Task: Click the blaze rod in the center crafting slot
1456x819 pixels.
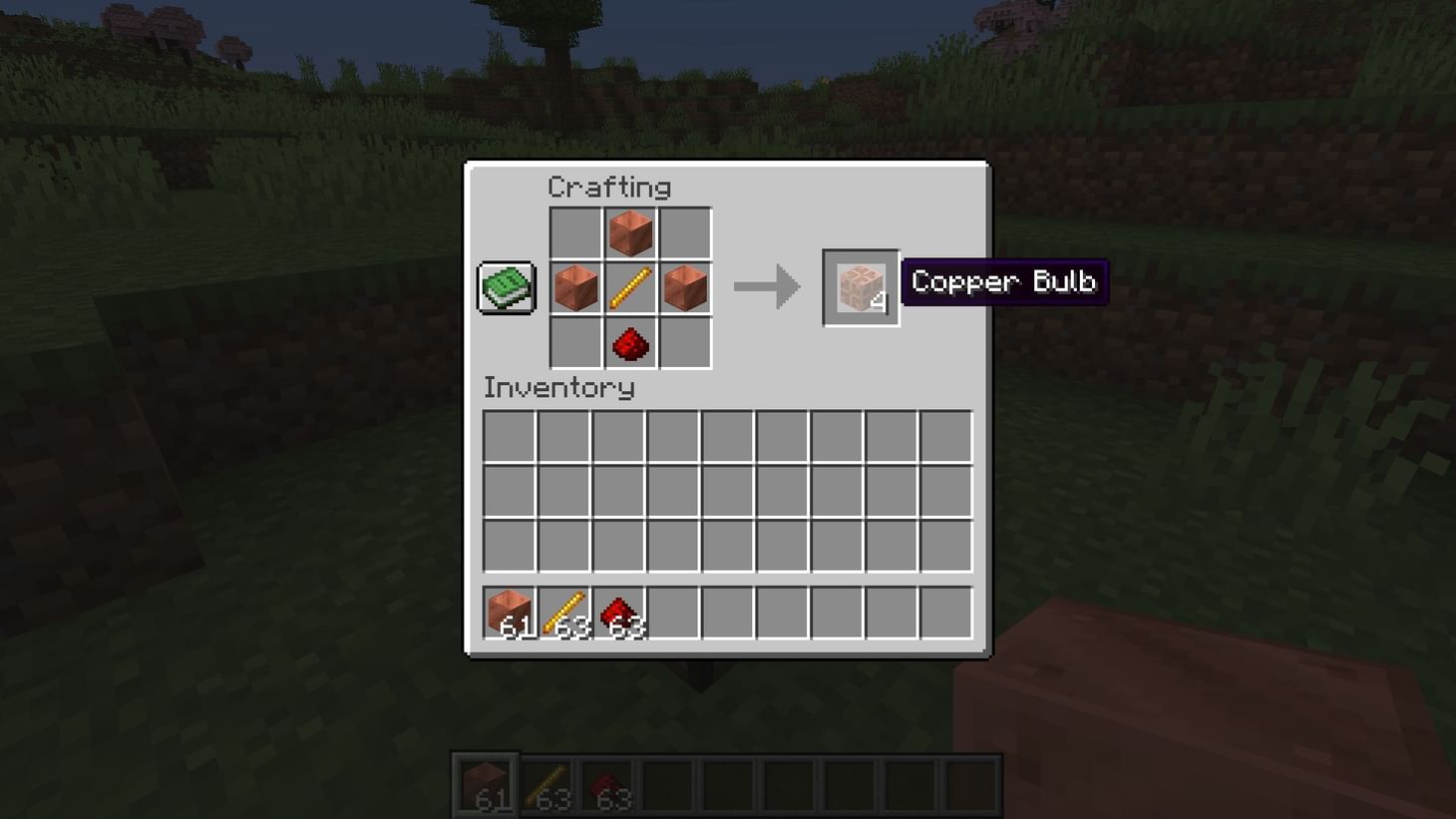Action: click(x=630, y=288)
